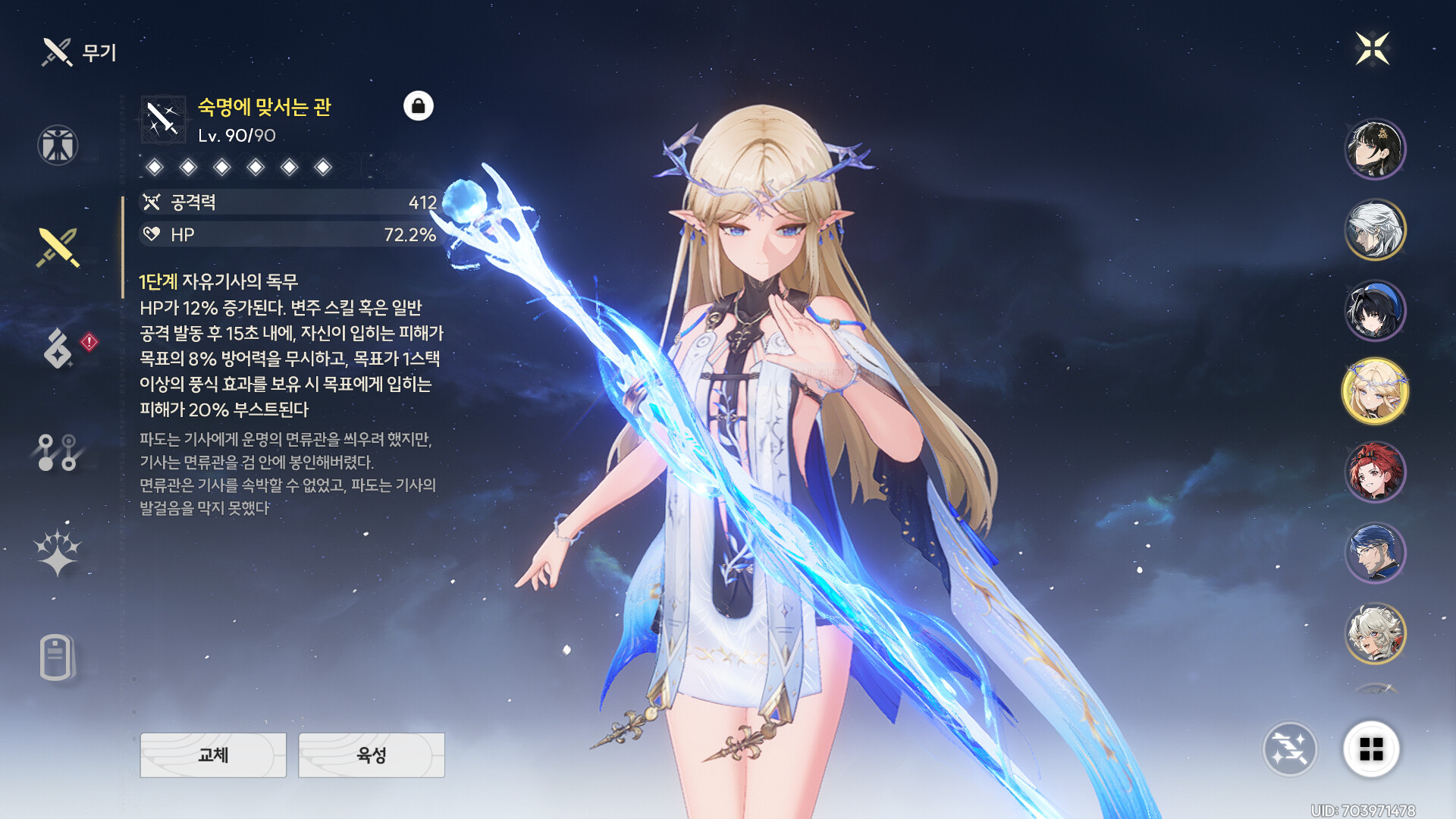1456x819 pixels.
Task: Click the weapon icon thumbnail beside the name
Action: [x=163, y=119]
